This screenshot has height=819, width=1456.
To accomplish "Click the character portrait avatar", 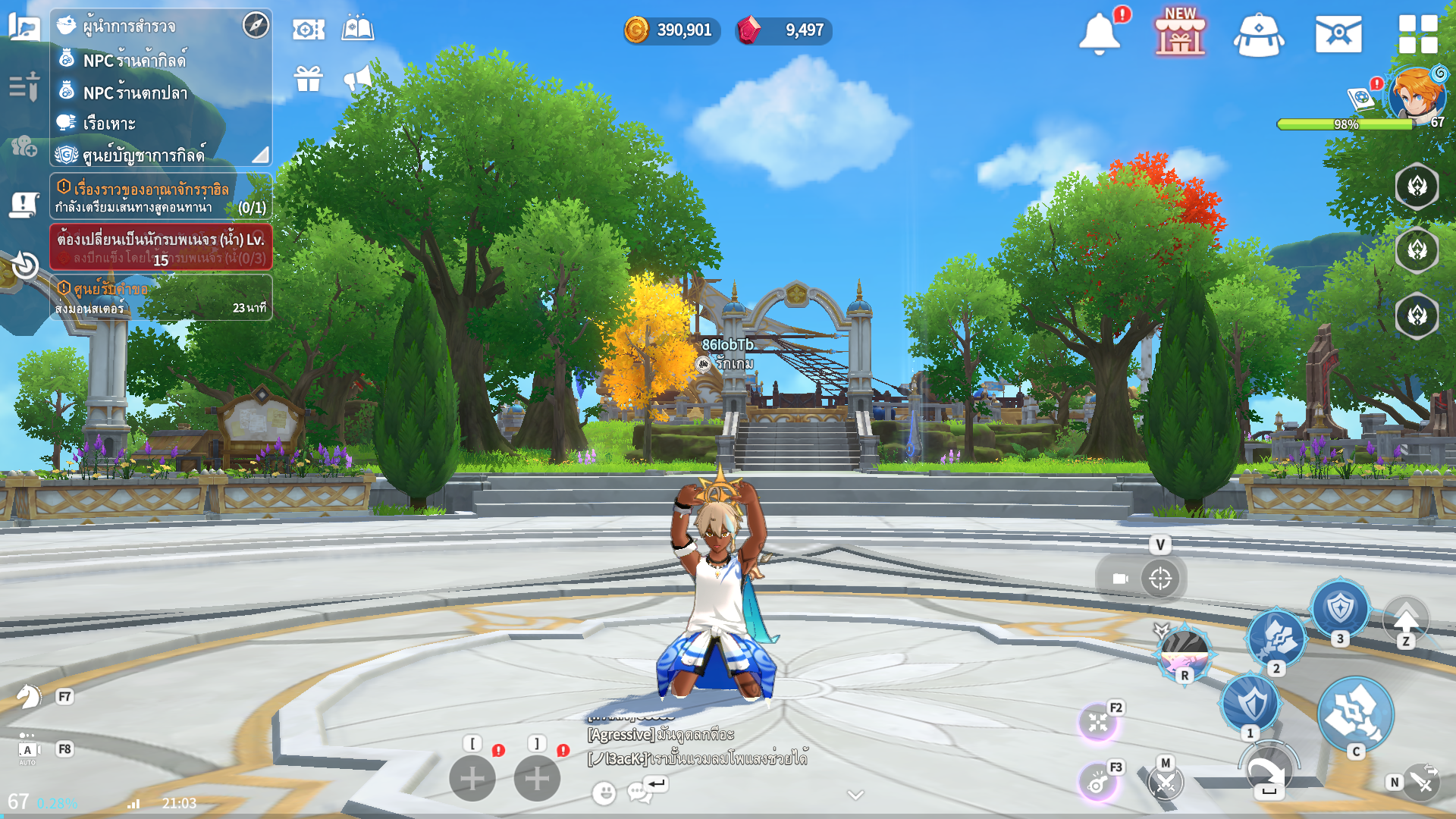I will (x=1415, y=96).
